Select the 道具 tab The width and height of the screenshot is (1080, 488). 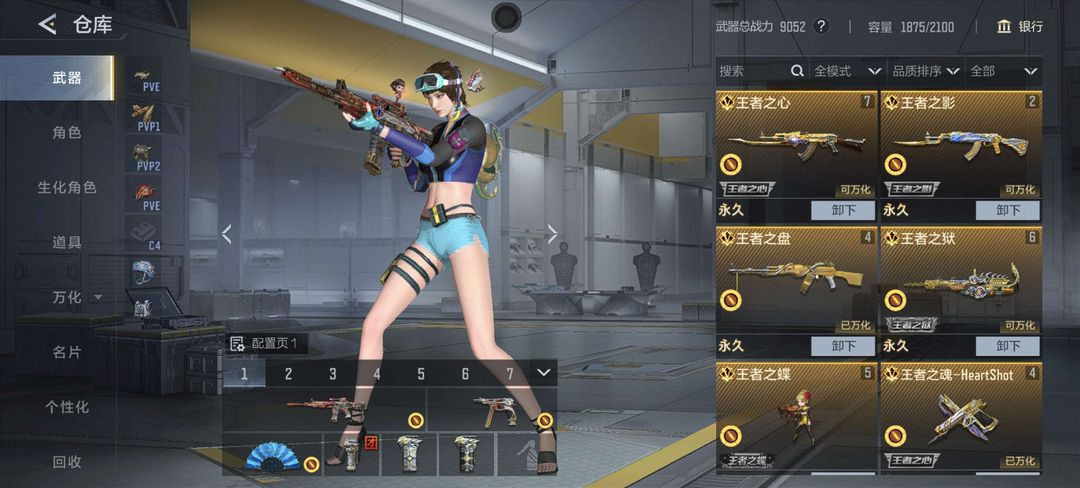67,242
